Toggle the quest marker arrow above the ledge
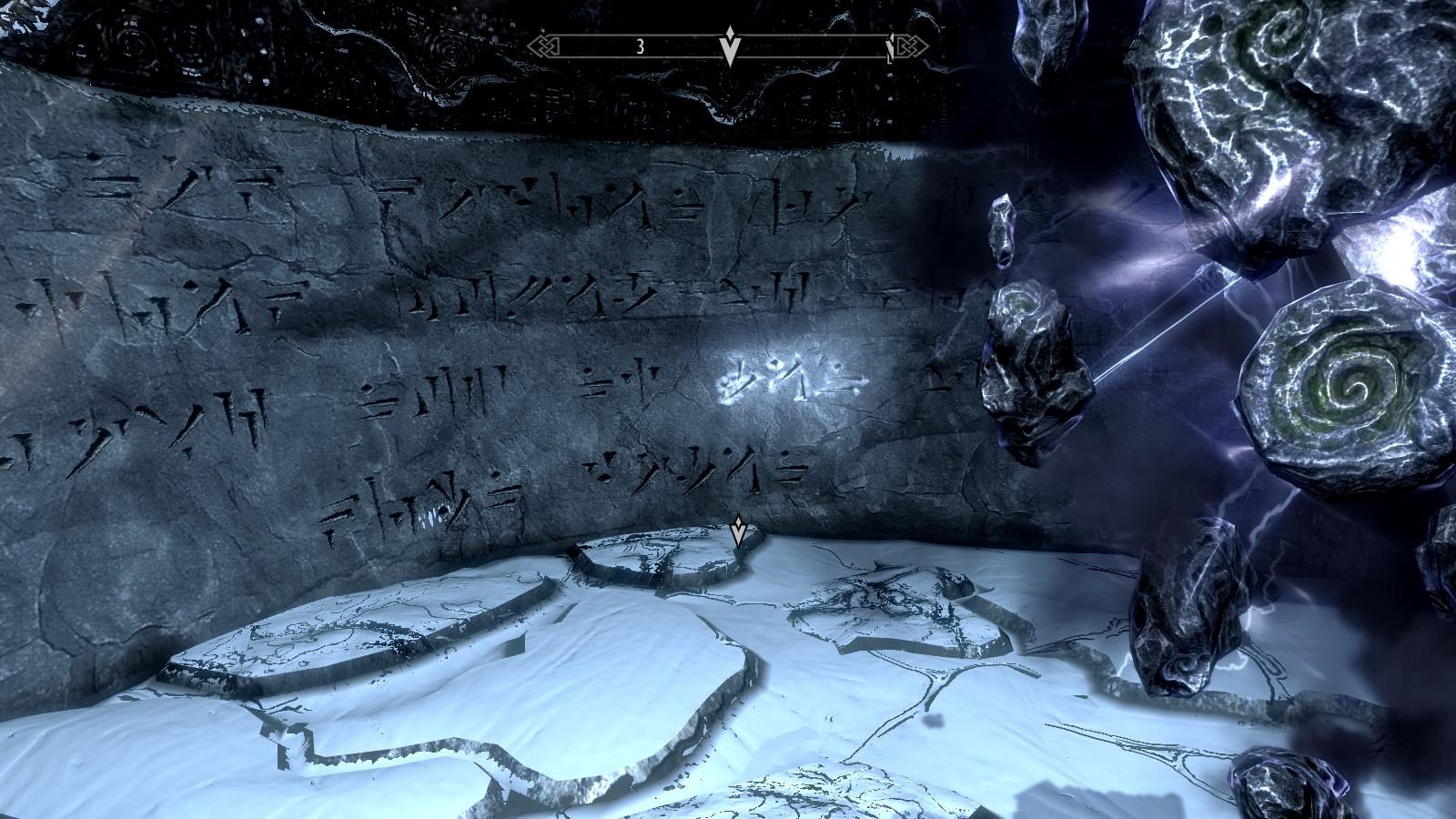Image resolution: width=1456 pixels, height=819 pixels. (x=737, y=532)
